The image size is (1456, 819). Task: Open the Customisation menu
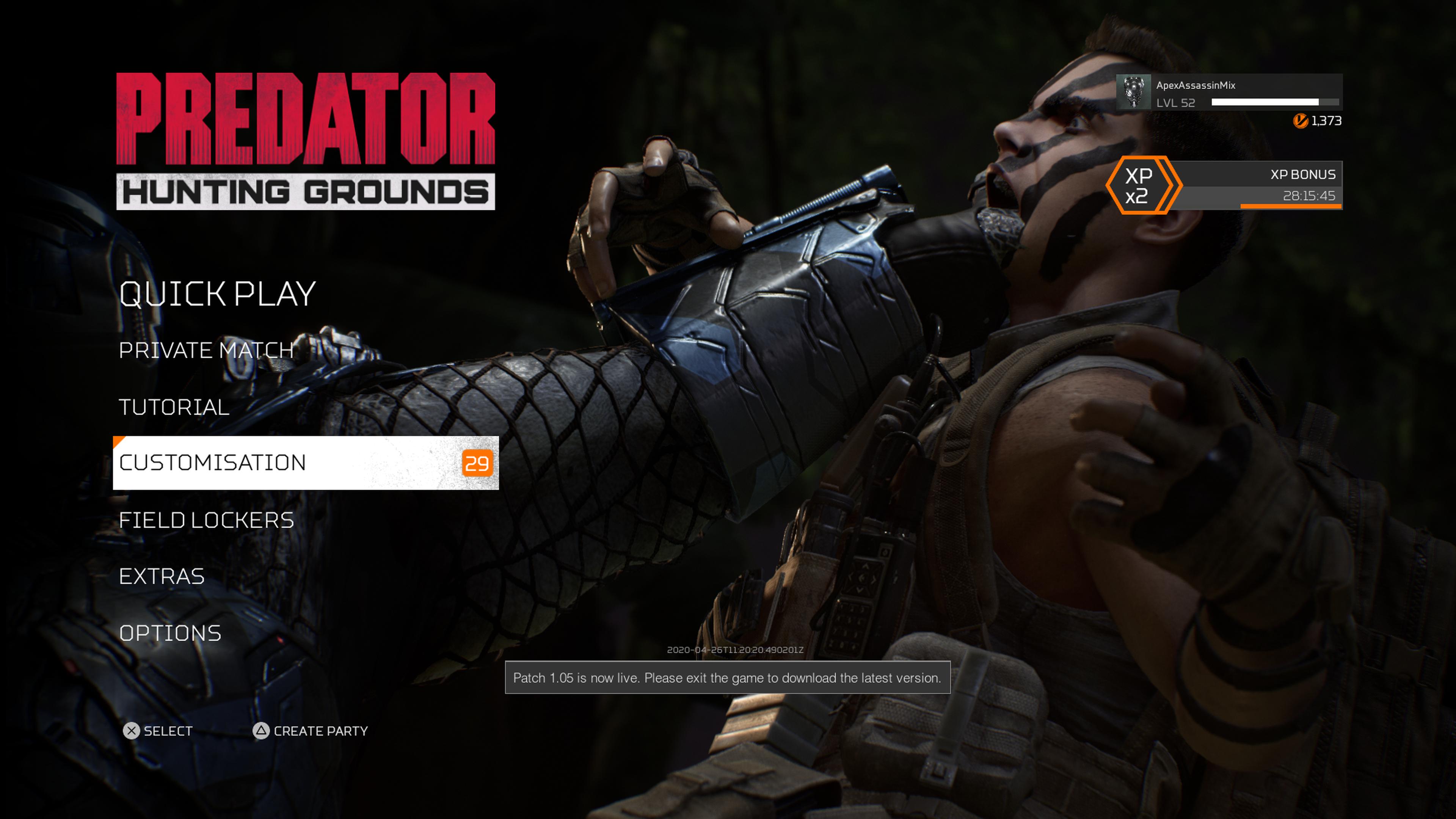[212, 463]
